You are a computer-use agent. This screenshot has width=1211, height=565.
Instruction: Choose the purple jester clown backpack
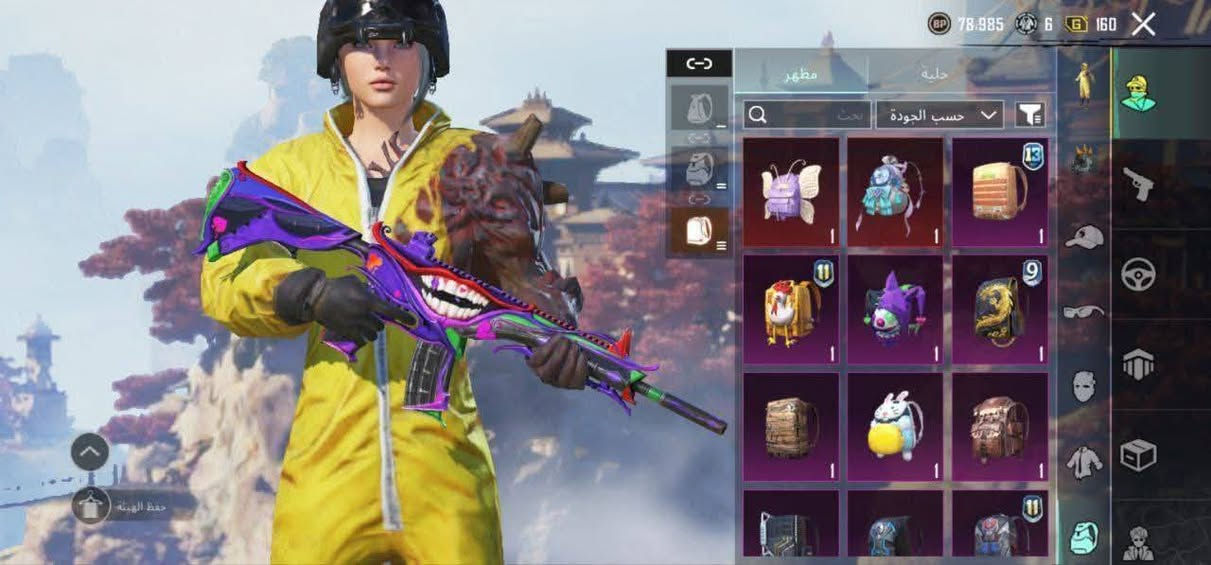pyautogui.click(x=895, y=309)
